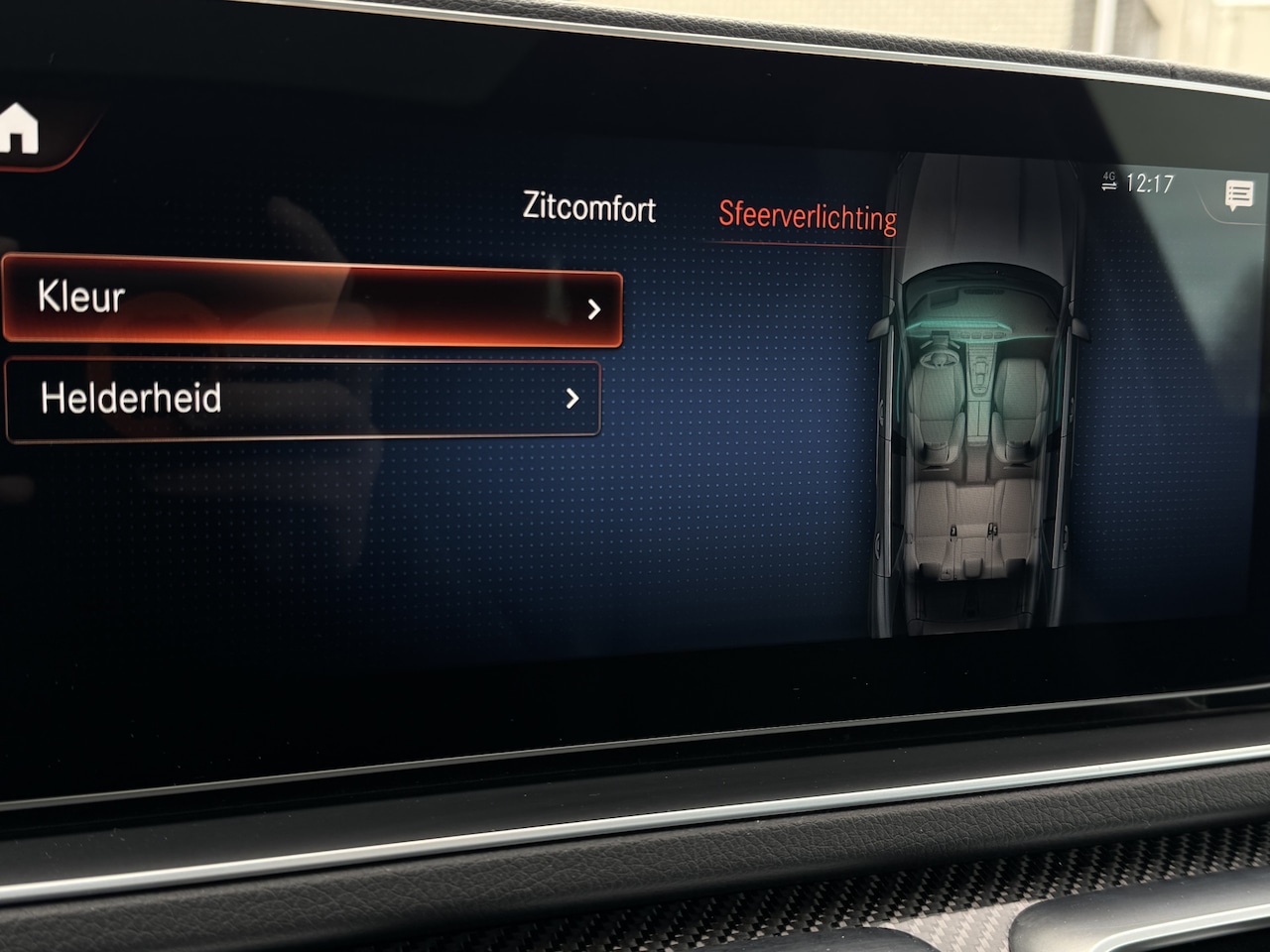Select the Sfeerverlichting tab

click(807, 215)
